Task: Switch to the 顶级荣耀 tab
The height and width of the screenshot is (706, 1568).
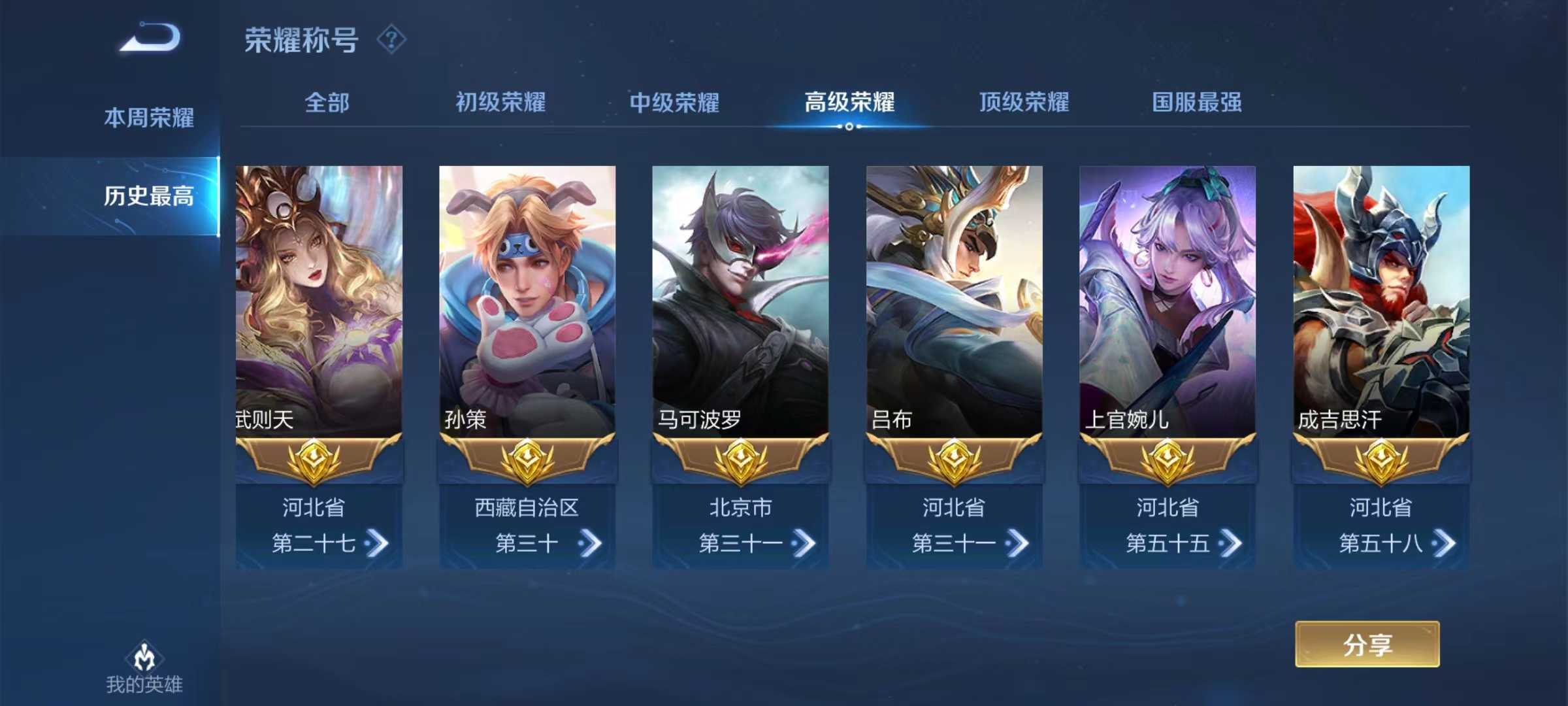Action: tap(1024, 103)
